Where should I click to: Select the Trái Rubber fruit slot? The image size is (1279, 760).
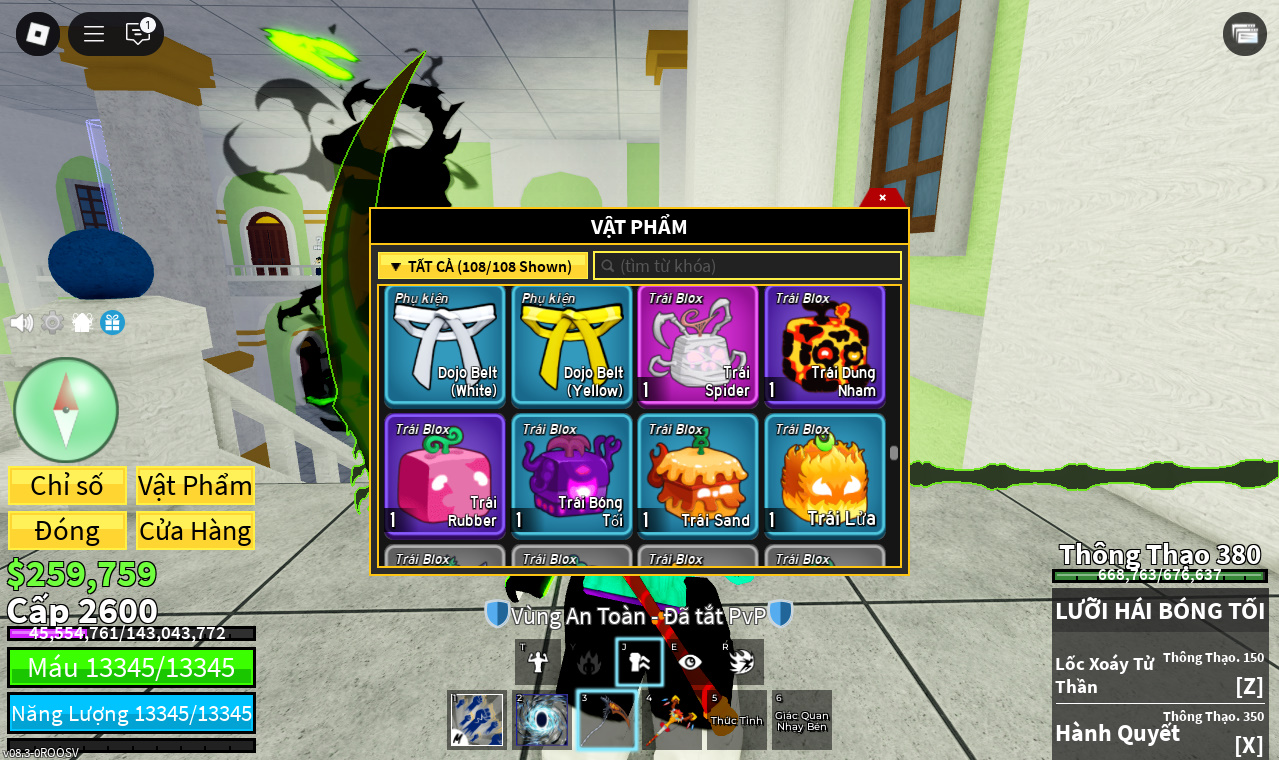tap(445, 475)
